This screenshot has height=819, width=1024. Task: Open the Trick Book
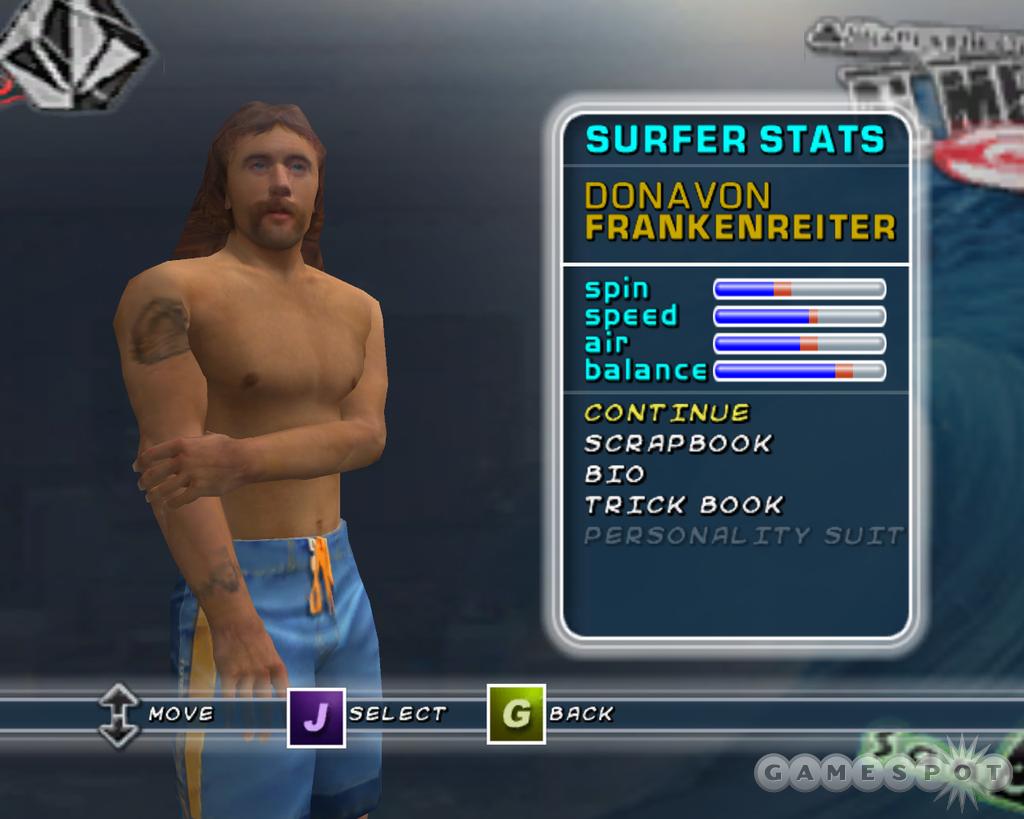(684, 505)
